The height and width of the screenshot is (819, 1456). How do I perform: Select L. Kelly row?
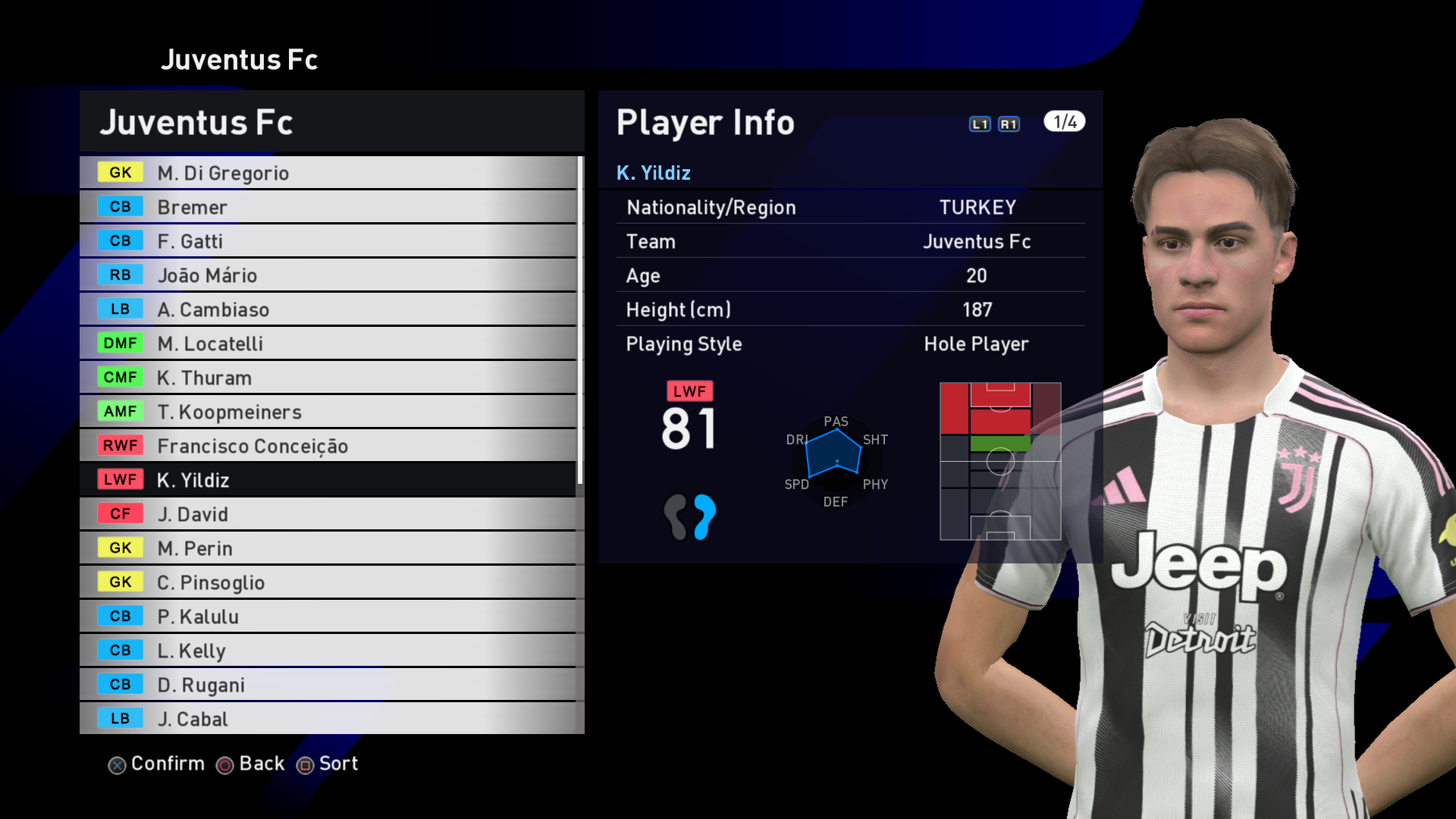[328, 651]
